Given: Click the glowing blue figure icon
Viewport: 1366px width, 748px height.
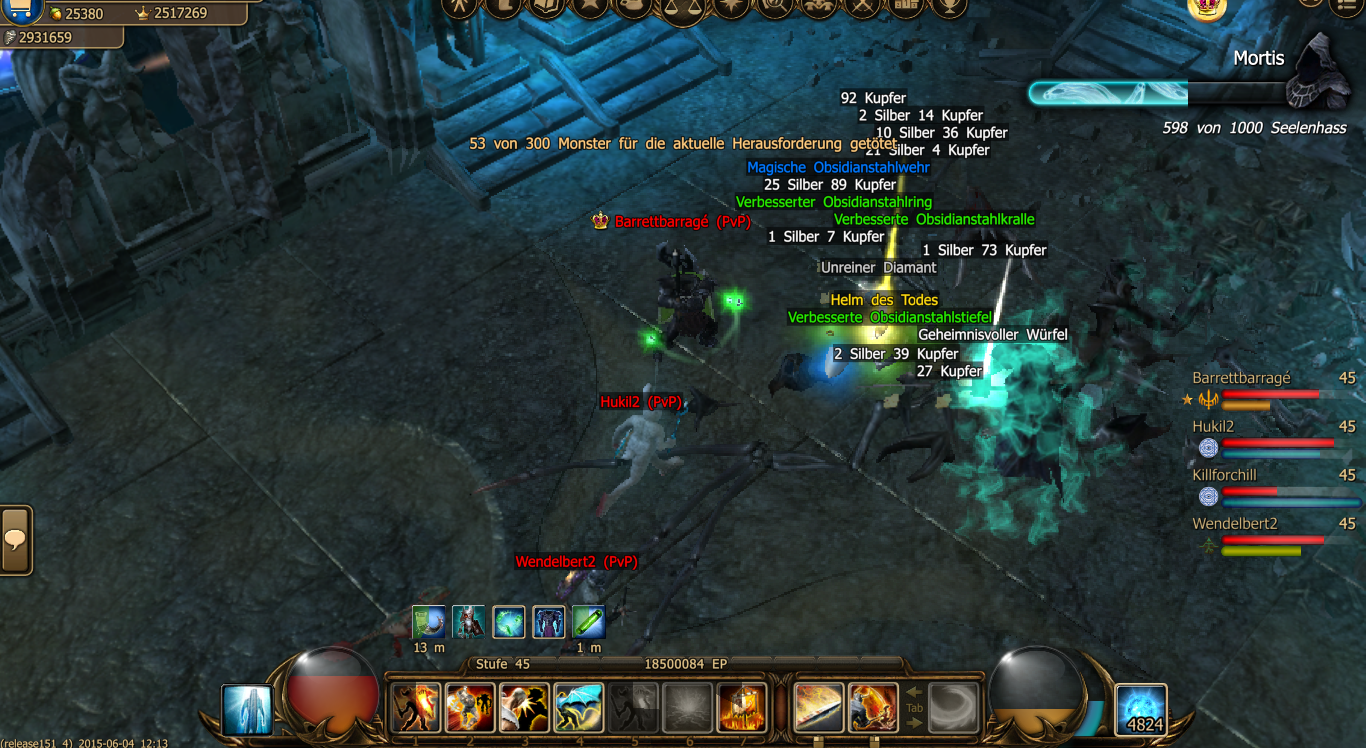Looking at the screenshot, I should 246,709.
